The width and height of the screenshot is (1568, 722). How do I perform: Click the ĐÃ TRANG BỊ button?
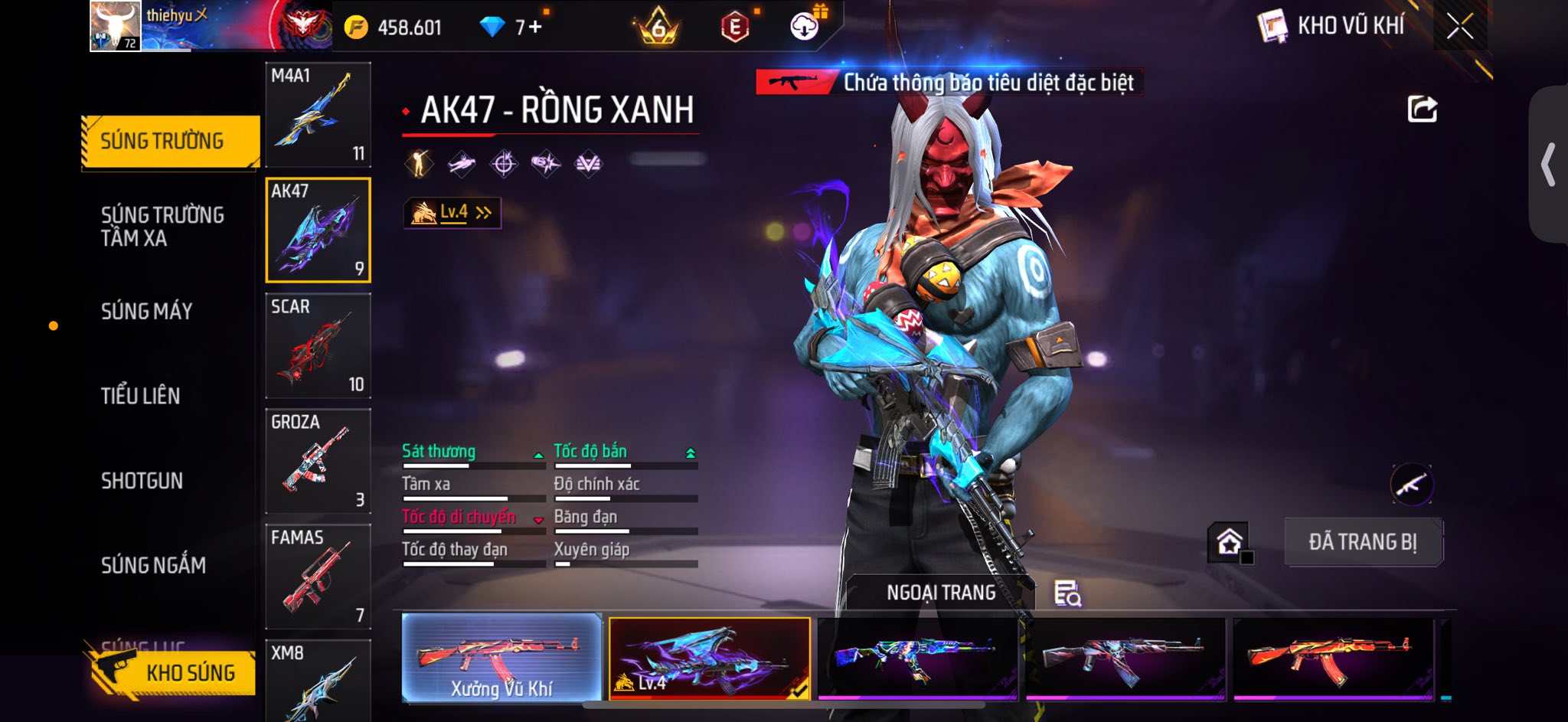click(1363, 542)
